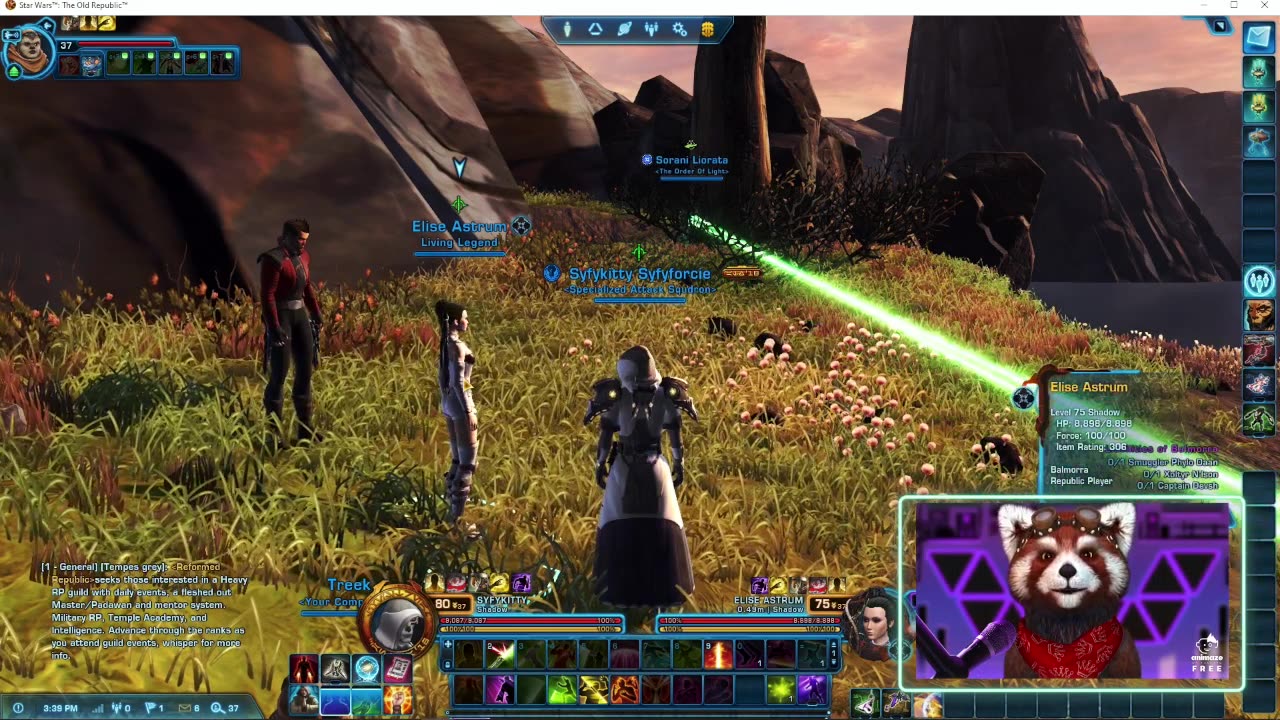1280x720 pixels.
Task: Activate the blue glowing orb companion ability
Action: click(367, 668)
